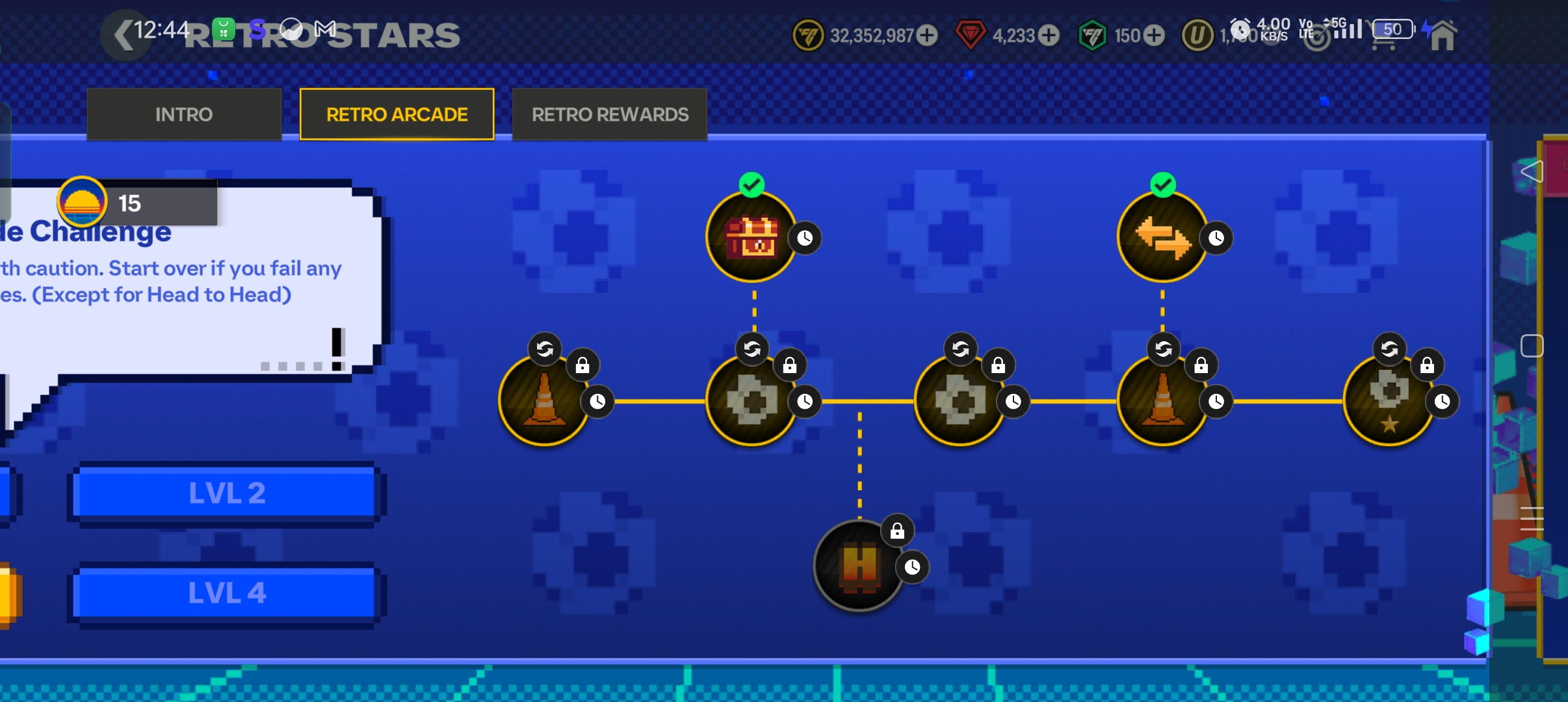Tap the Android square home button
1568x702 pixels.
click(x=1532, y=346)
